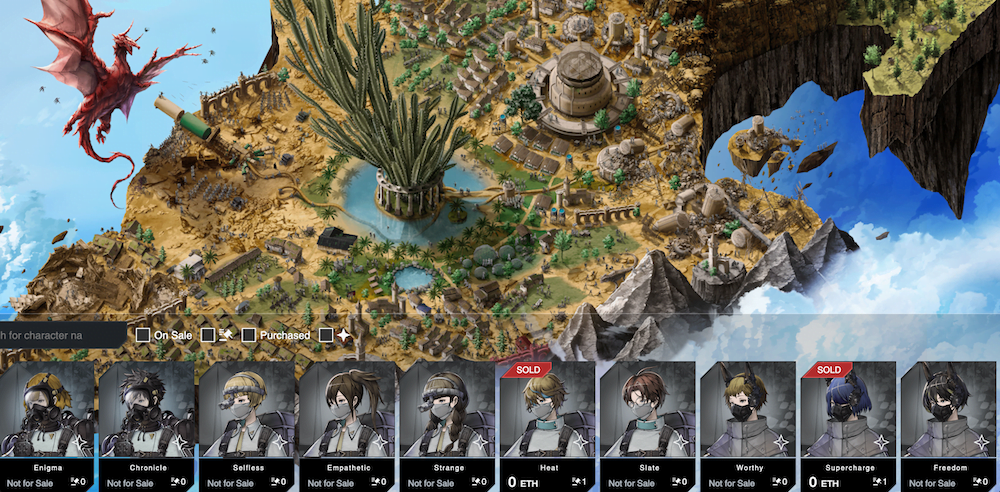This screenshot has height=492, width=1000.
Task: Check the four-point star filter box
Action: click(x=326, y=335)
